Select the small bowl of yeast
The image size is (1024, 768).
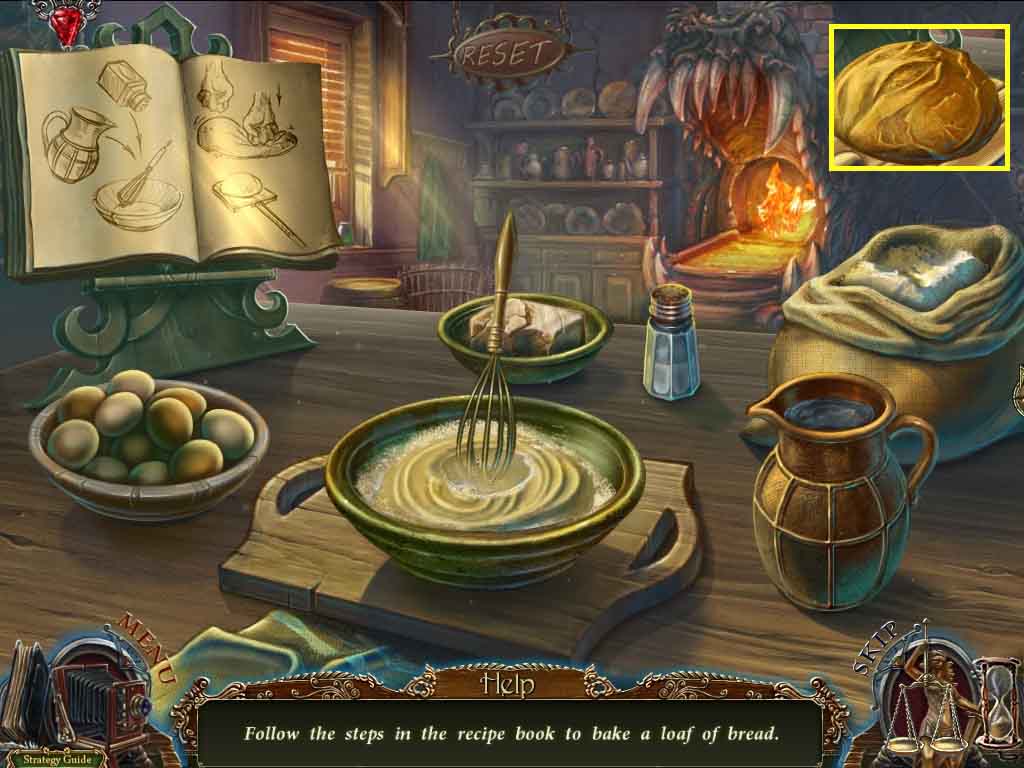coord(525,333)
